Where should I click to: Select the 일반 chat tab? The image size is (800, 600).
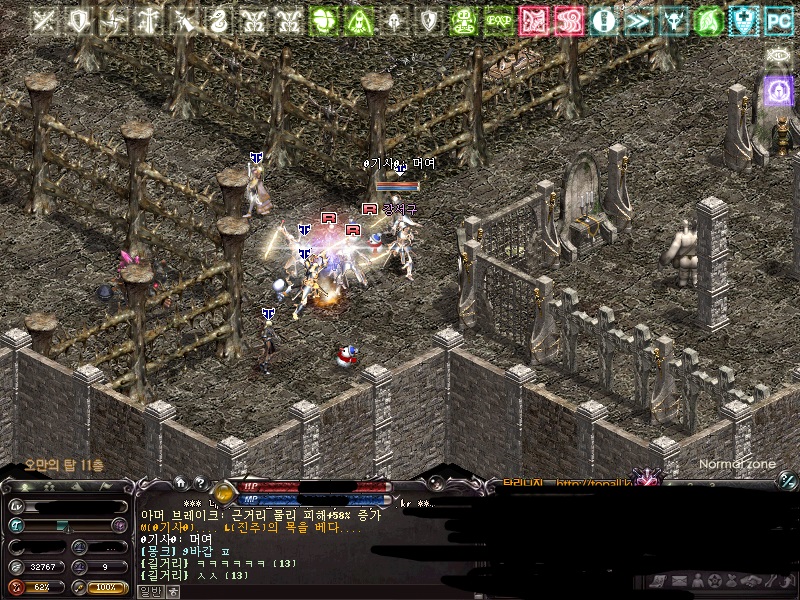(x=149, y=591)
